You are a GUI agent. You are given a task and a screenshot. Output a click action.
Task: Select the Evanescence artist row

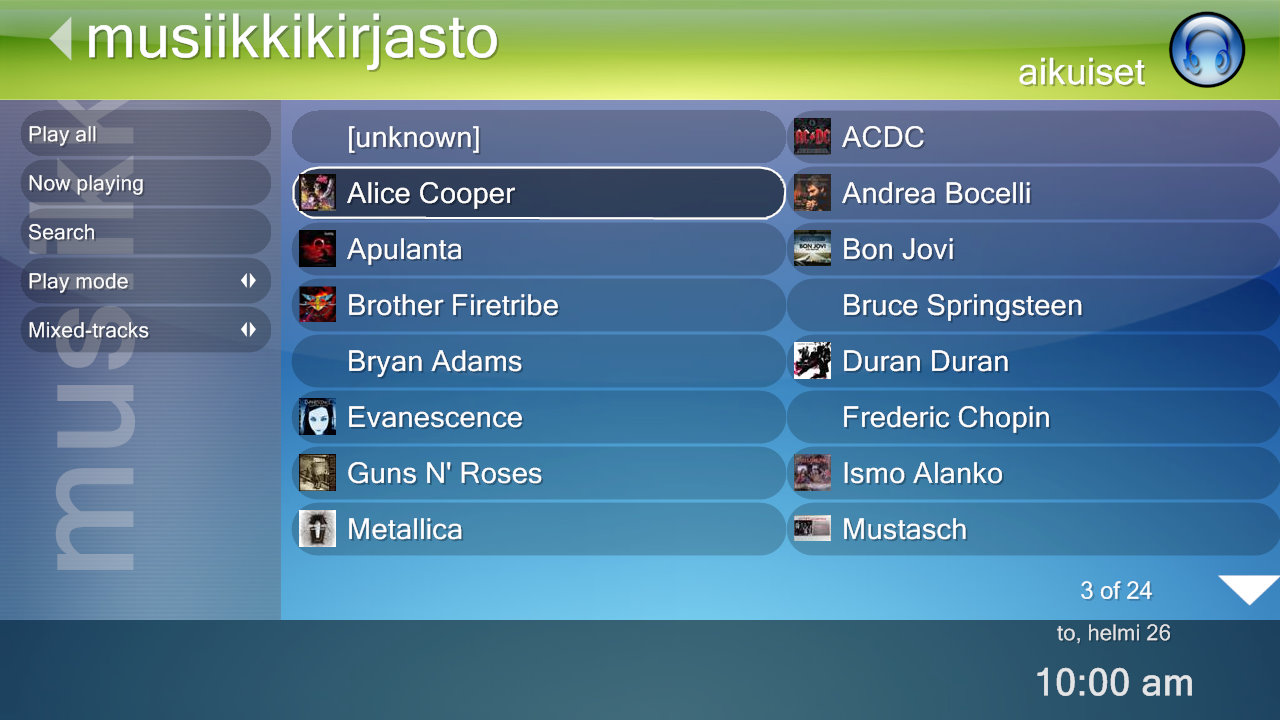pyautogui.click(x=538, y=417)
